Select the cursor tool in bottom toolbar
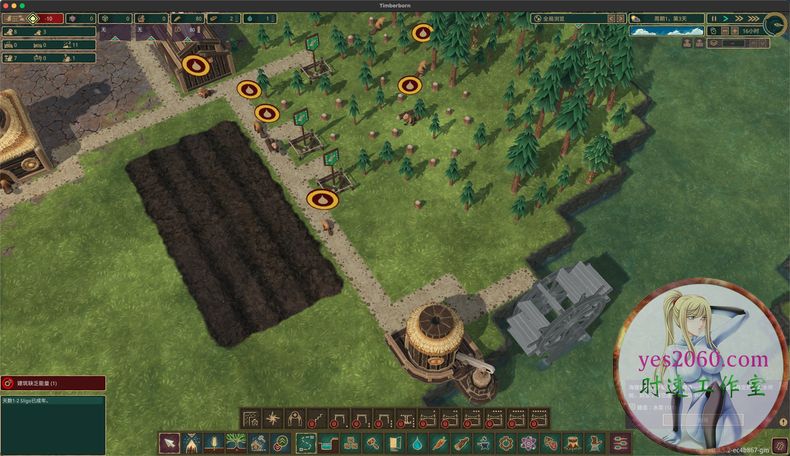Viewport: 790px width, 456px height. pyautogui.click(x=170, y=442)
